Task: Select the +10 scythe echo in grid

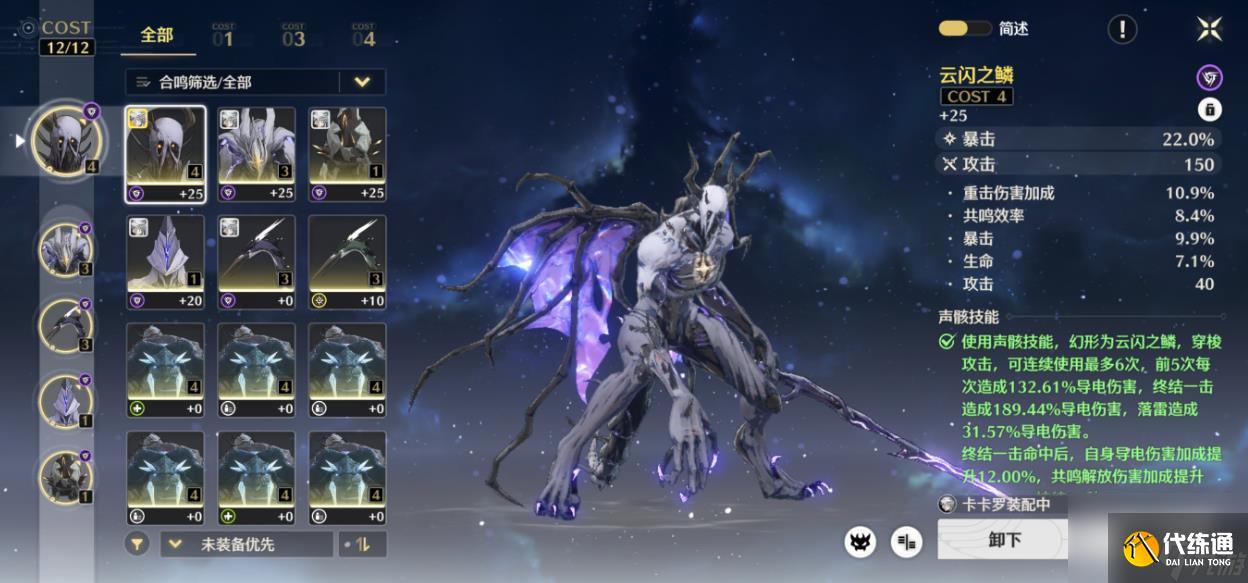Action: tap(347, 262)
